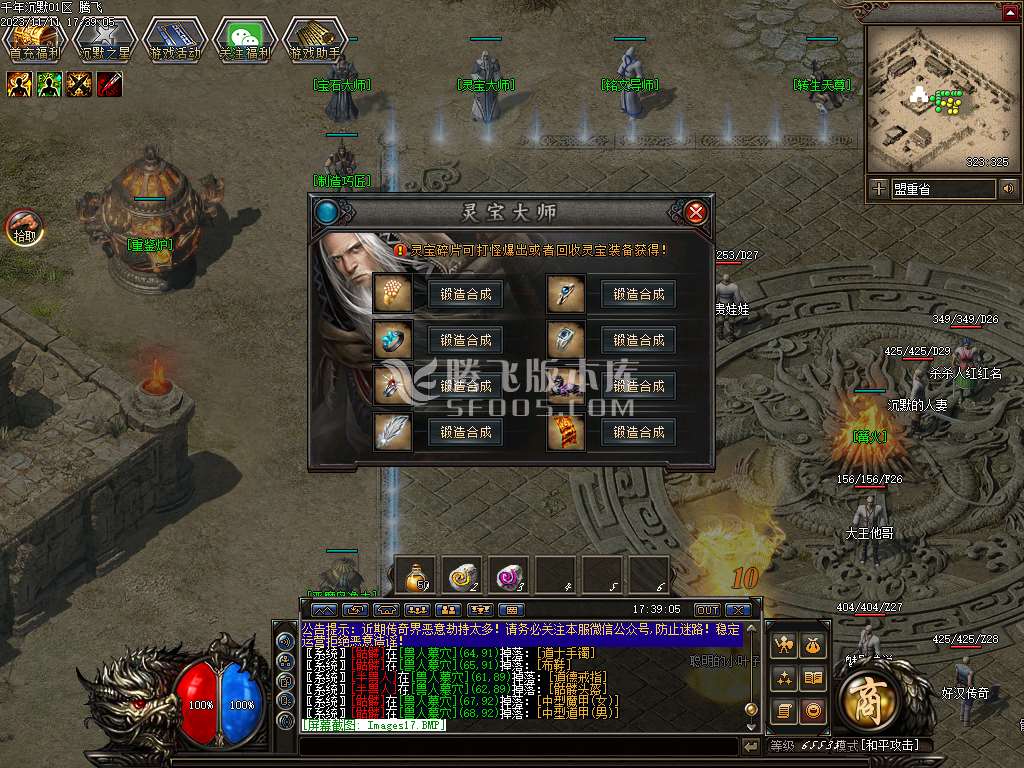Screen dimensions: 1024x768
Task: Open the 沉默之星 star menu
Action: point(104,40)
